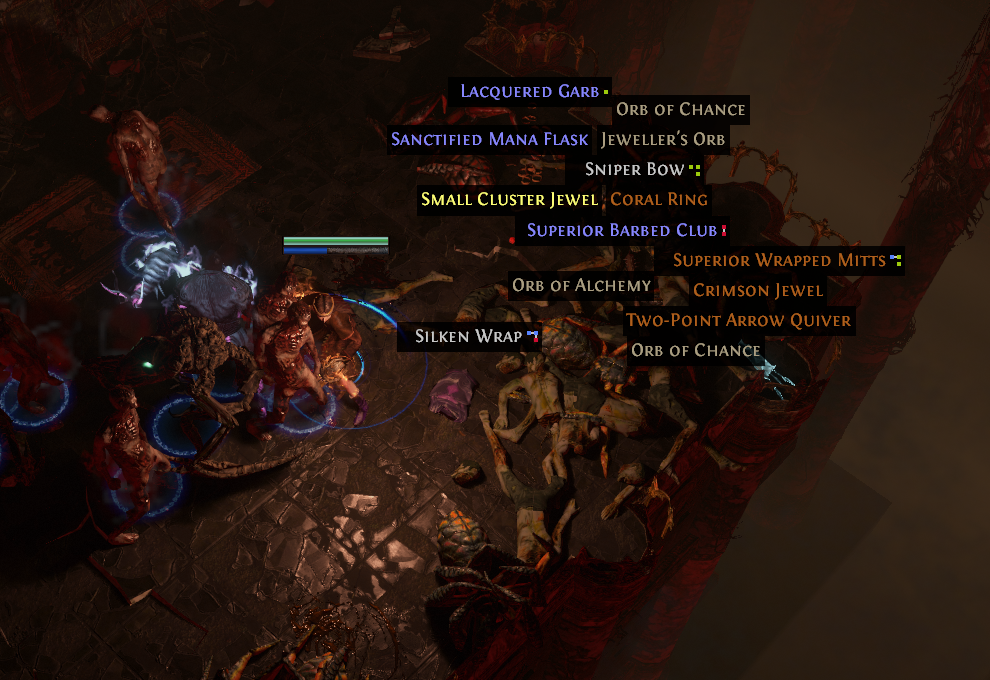The height and width of the screenshot is (680, 990).
Task: Pick up the Lacquered Garb label
Action: (x=529, y=92)
